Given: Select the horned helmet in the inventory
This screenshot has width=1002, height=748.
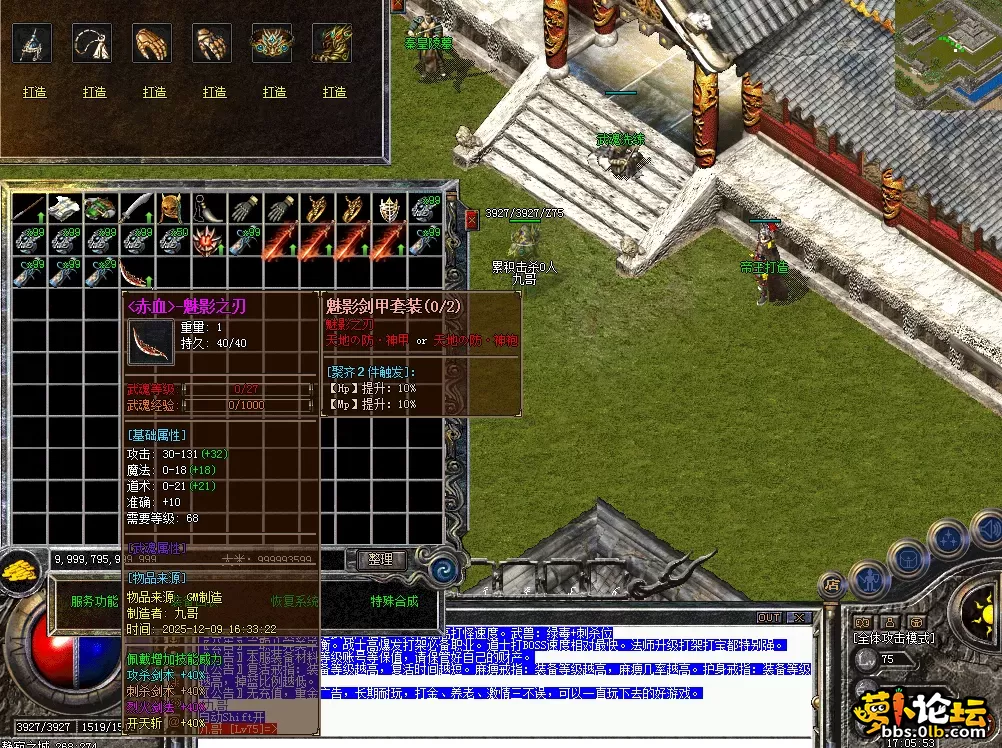Looking at the screenshot, I should click(172, 209).
